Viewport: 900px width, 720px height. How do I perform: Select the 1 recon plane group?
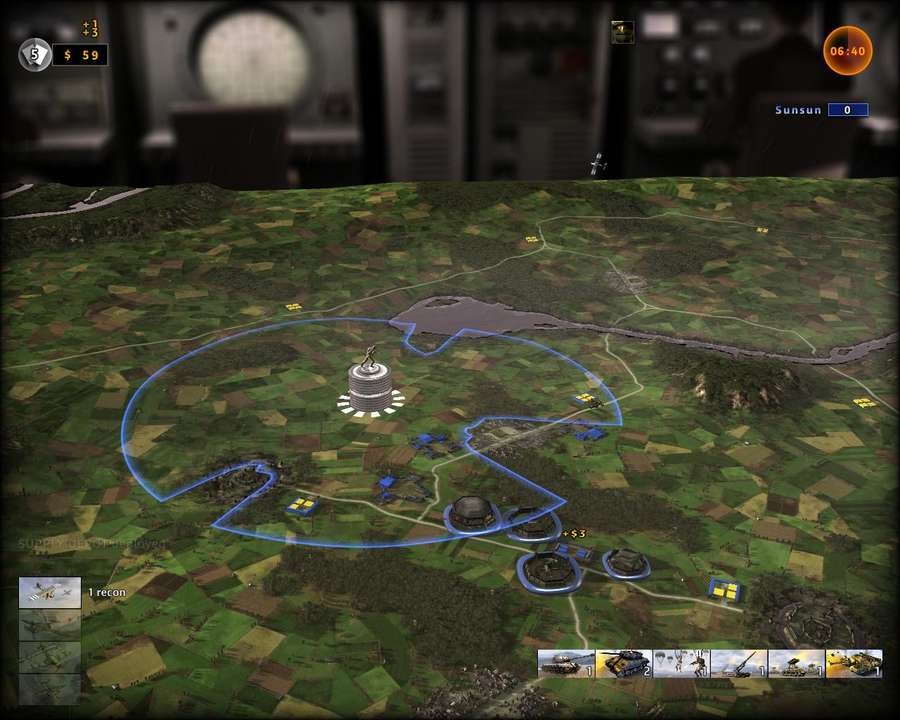point(50,593)
